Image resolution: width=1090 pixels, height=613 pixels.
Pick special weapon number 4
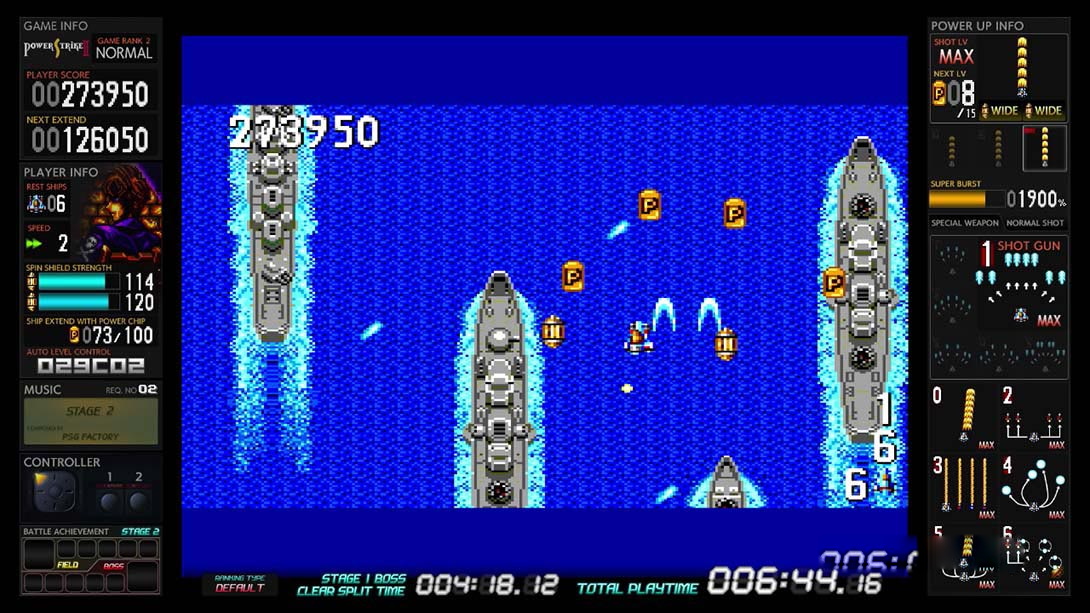(x=1034, y=487)
